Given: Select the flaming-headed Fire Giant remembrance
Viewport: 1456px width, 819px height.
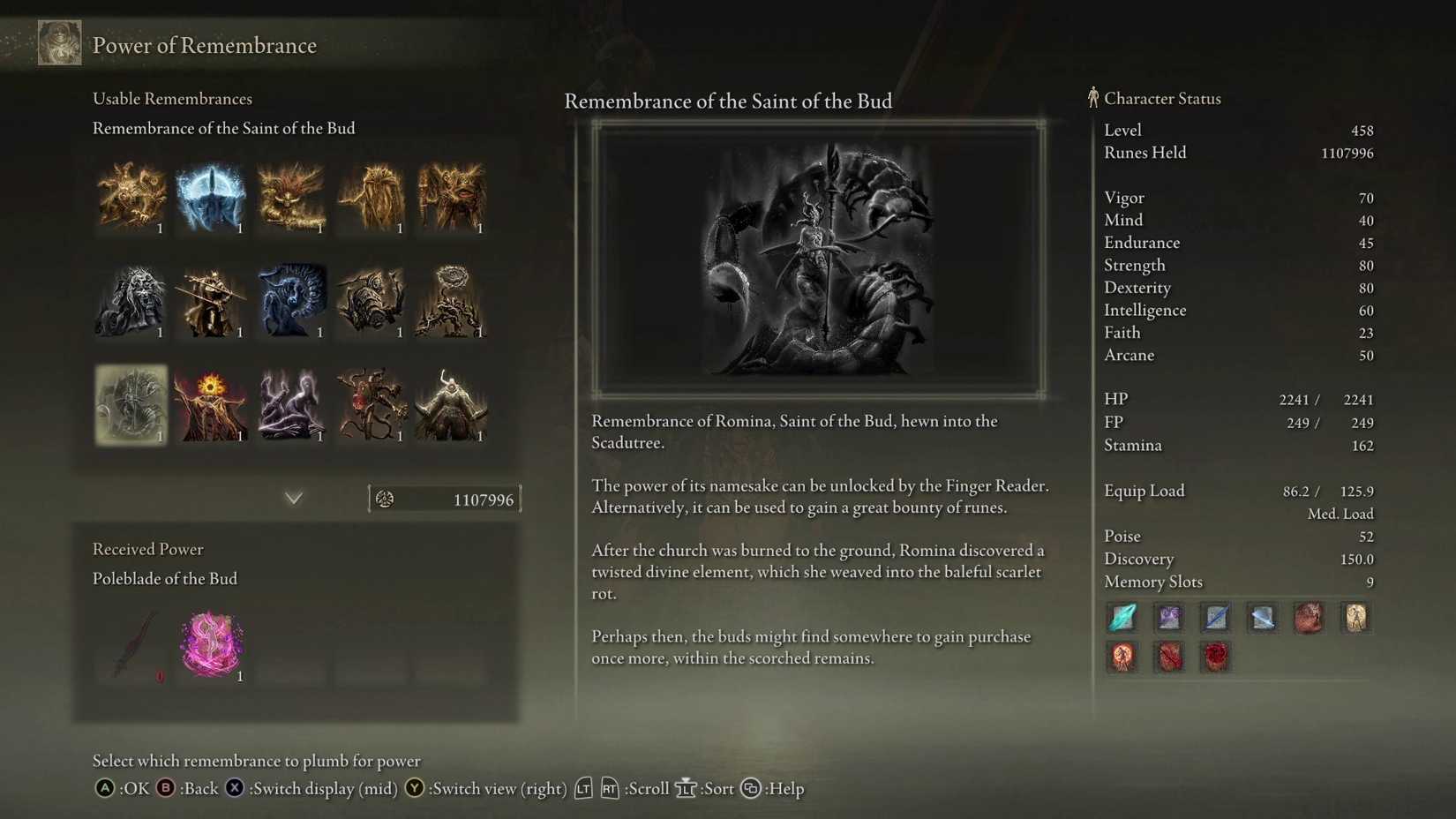Looking at the screenshot, I should 211,405.
